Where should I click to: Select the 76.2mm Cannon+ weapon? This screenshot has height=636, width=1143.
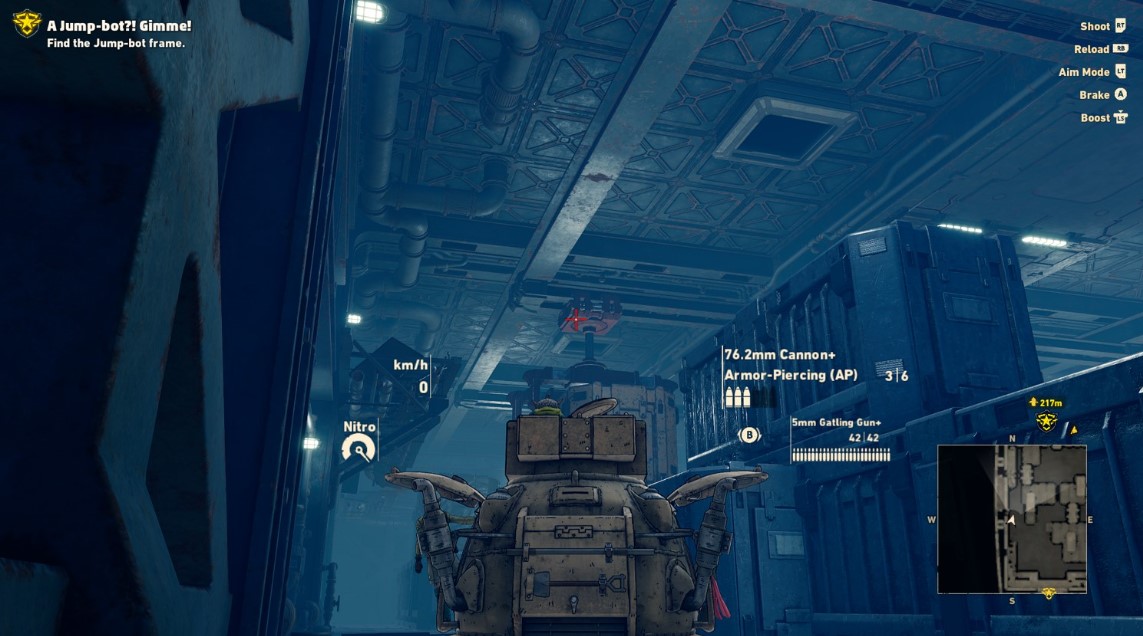tap(779, 354)
